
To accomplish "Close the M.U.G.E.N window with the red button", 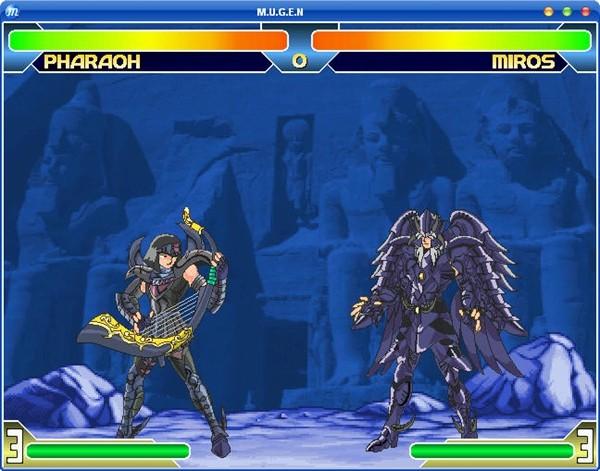I will [585, 11].
